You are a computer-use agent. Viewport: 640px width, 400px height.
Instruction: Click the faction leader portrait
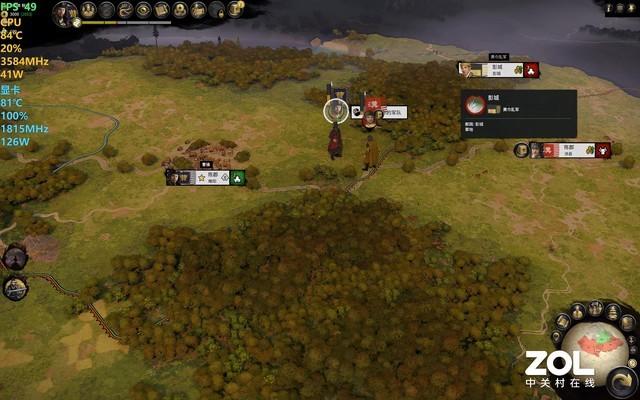click(66, 12)
